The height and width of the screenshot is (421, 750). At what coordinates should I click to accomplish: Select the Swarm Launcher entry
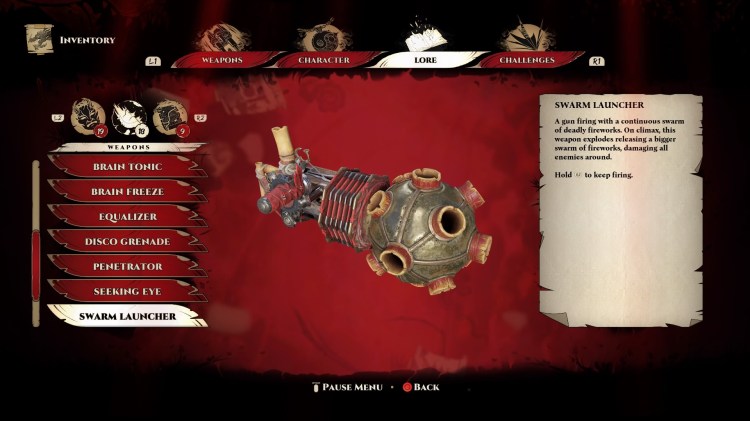(x=128, y=316)
